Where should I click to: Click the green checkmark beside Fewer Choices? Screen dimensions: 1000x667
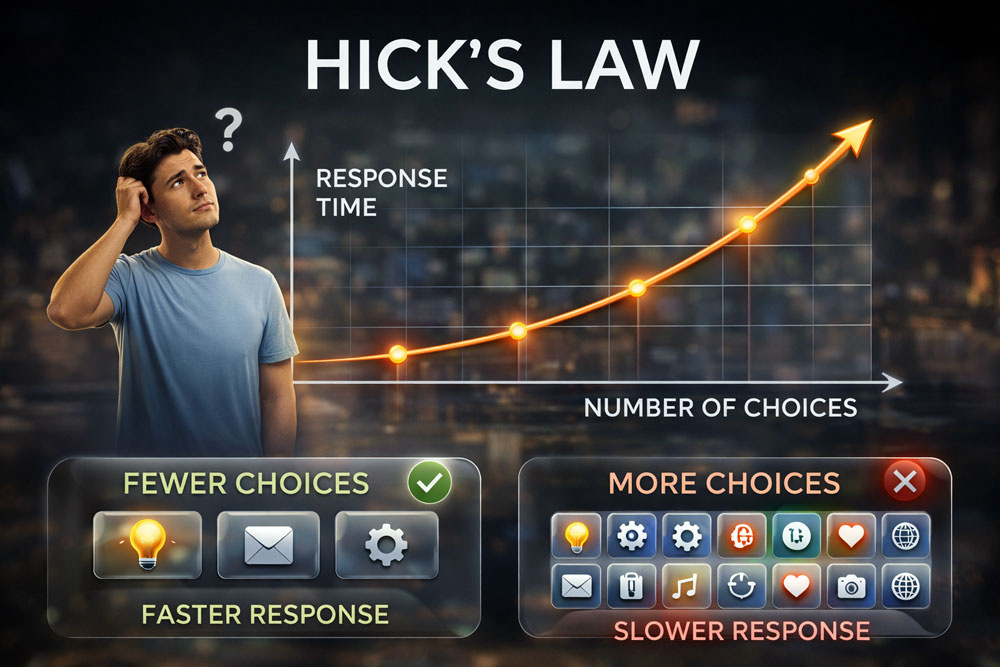tap(429, 484)
